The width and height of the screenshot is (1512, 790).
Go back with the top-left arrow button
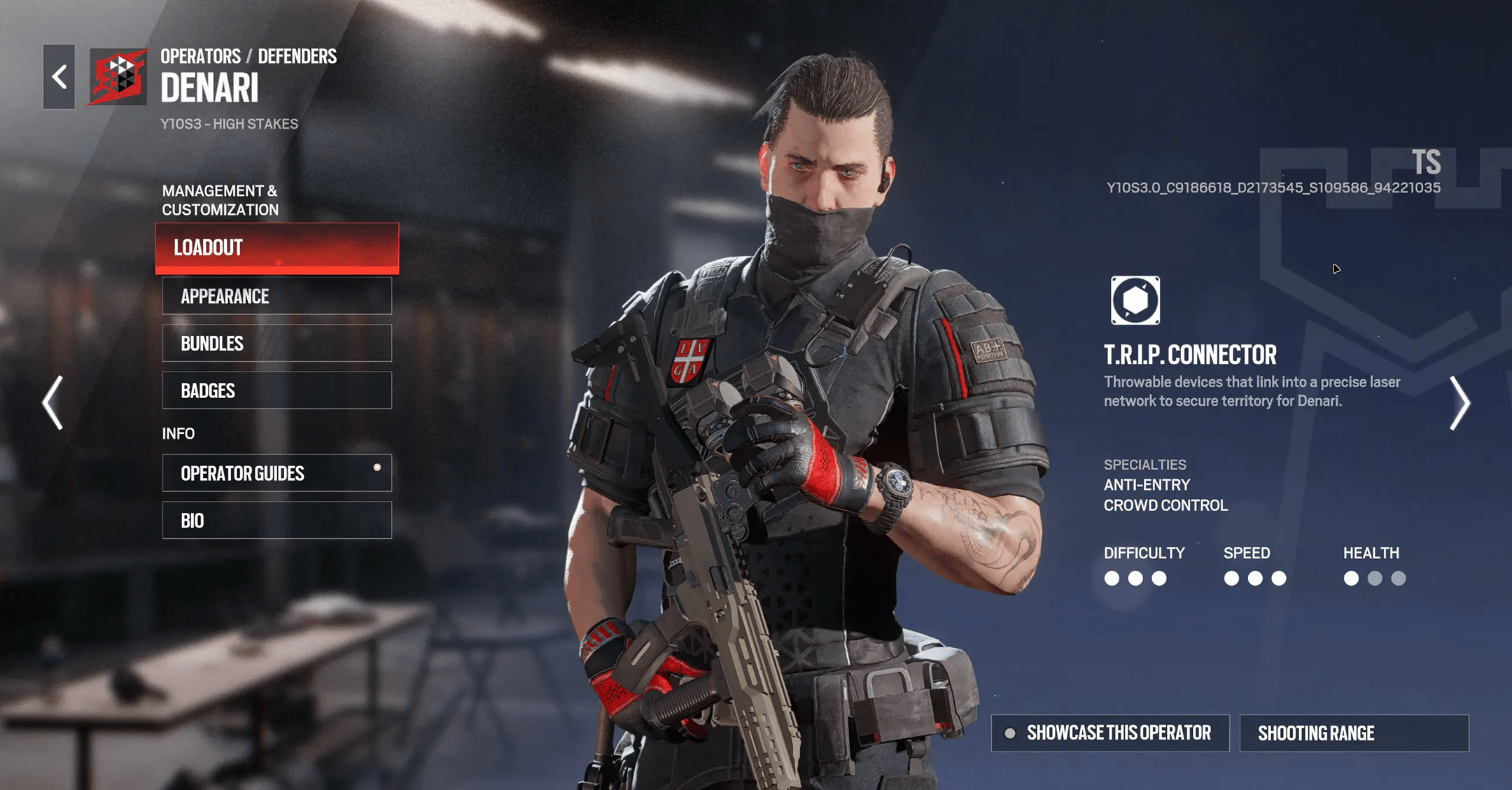click(x=59, y=77)
